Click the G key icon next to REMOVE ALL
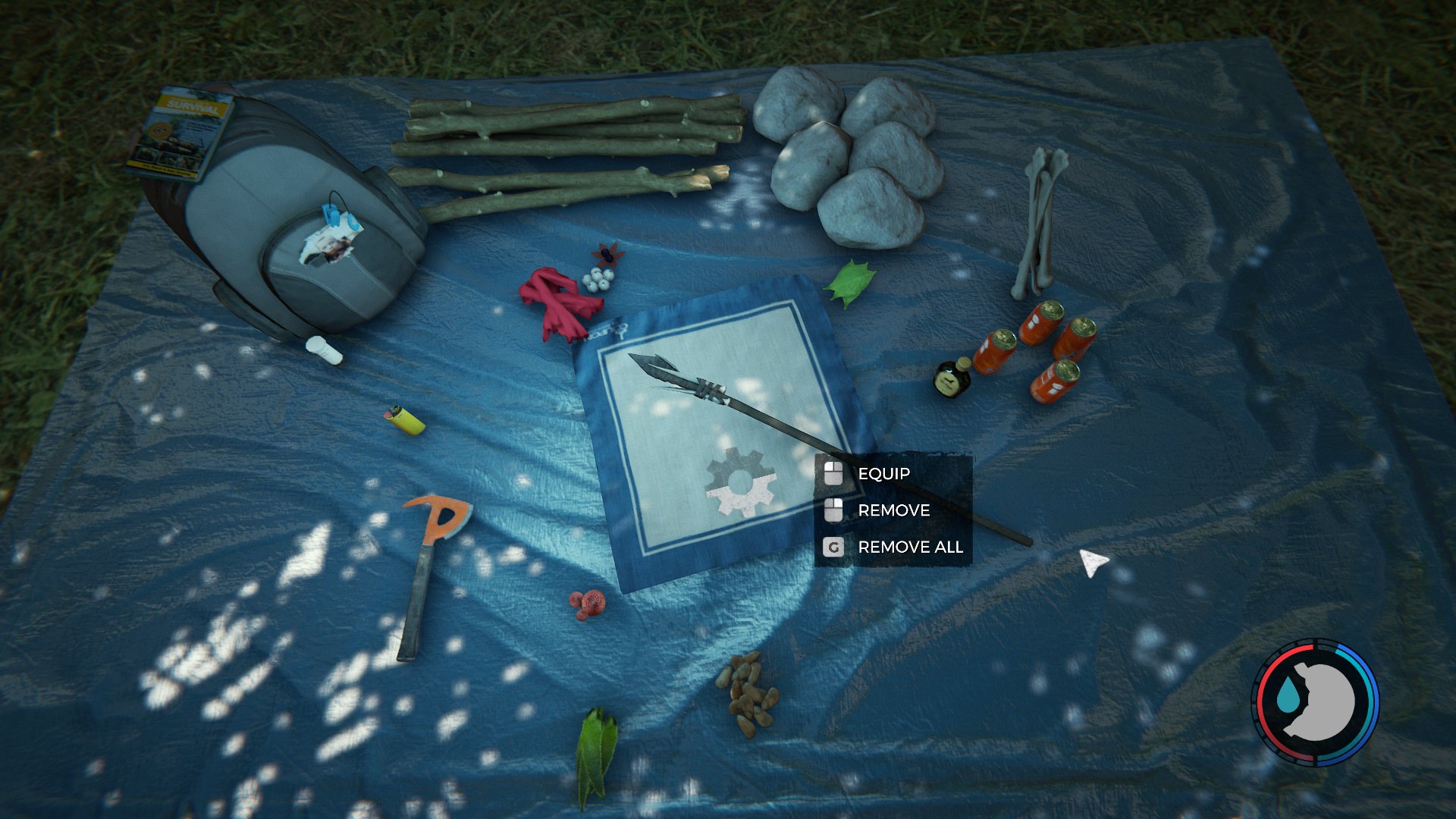Screen dimensions: 1456x819 pyautogui.click(x=834, y=547)
